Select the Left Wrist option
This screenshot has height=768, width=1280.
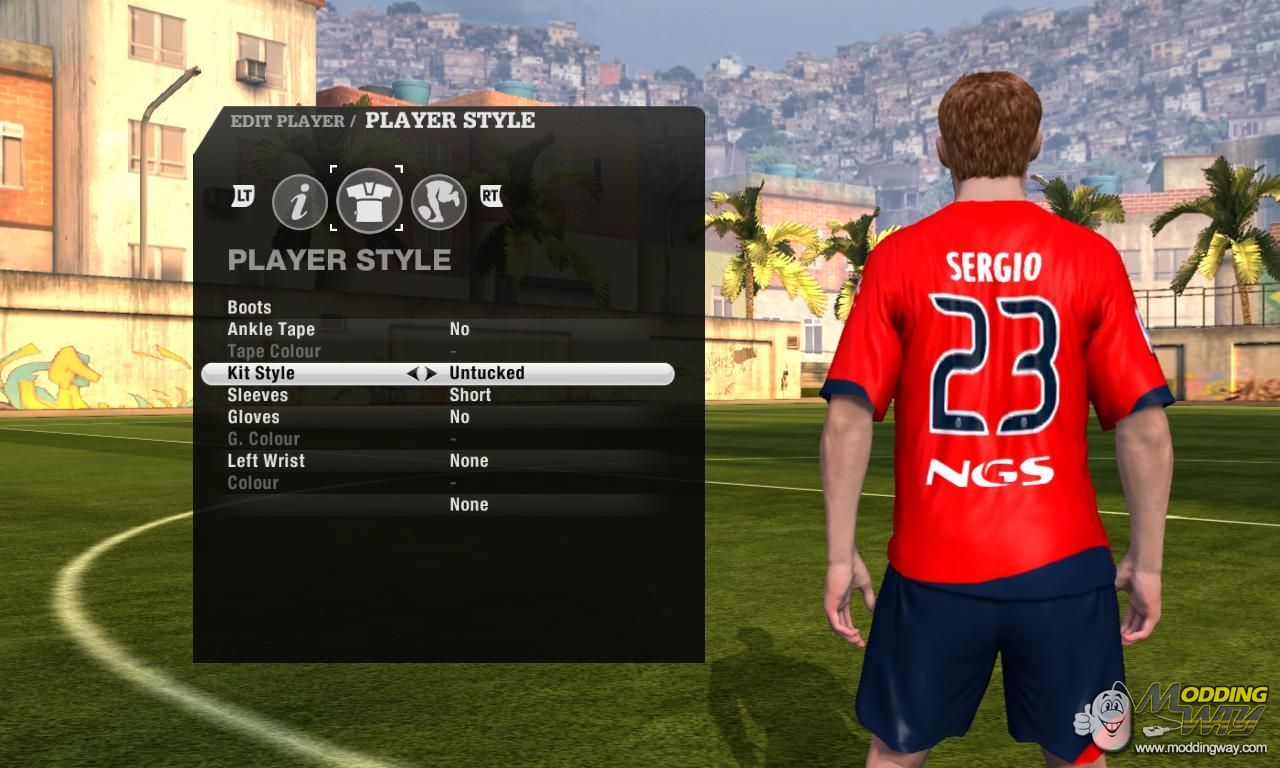pyautogui.click(x=266, y=461)
